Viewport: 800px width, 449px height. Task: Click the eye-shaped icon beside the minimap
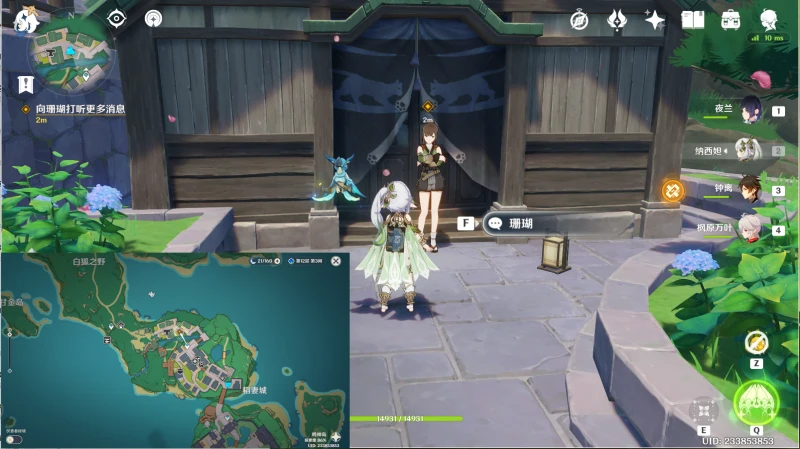(116, 18)
